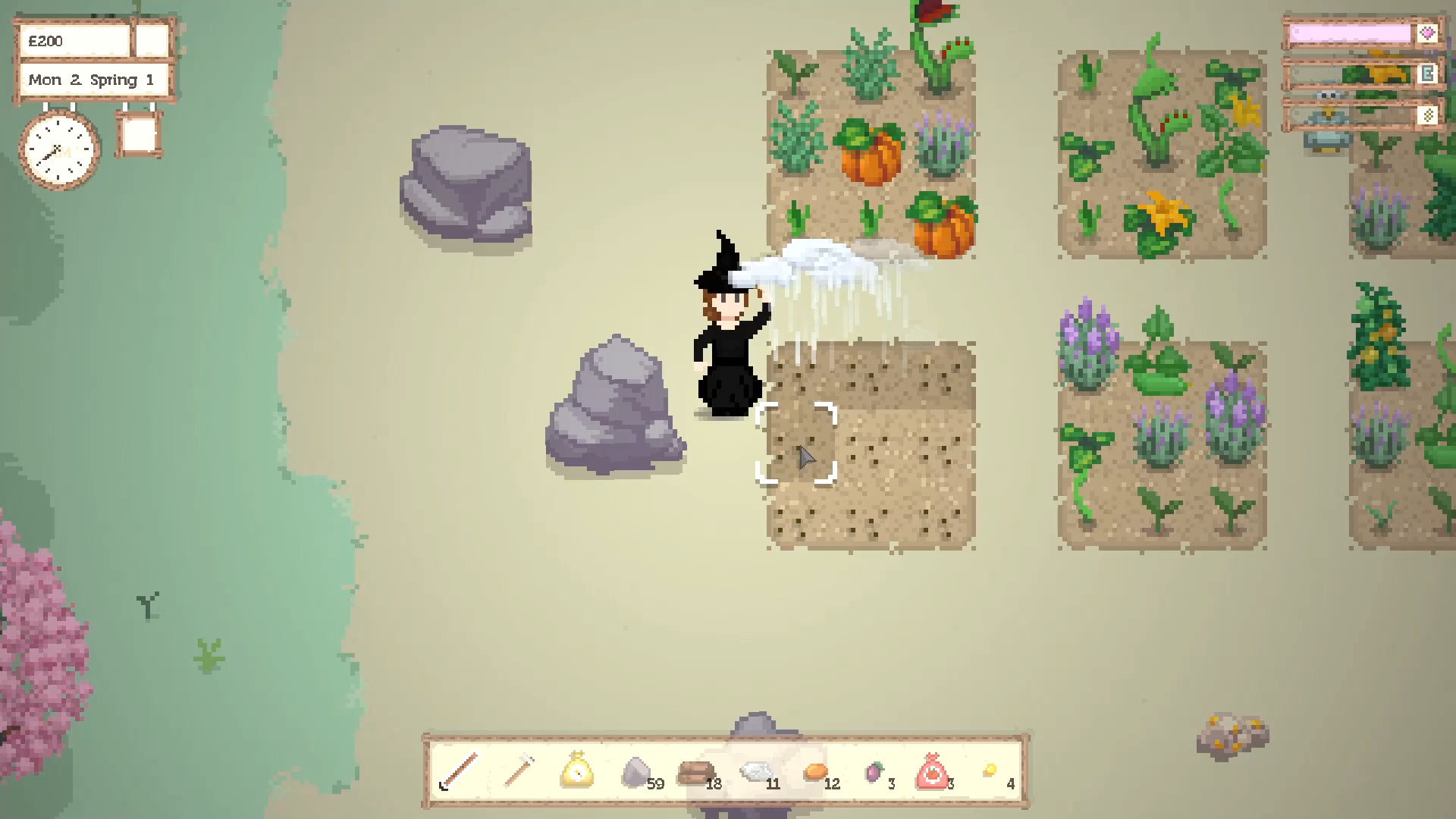Select the gold nugget showing 4

[x=992, y=770]
